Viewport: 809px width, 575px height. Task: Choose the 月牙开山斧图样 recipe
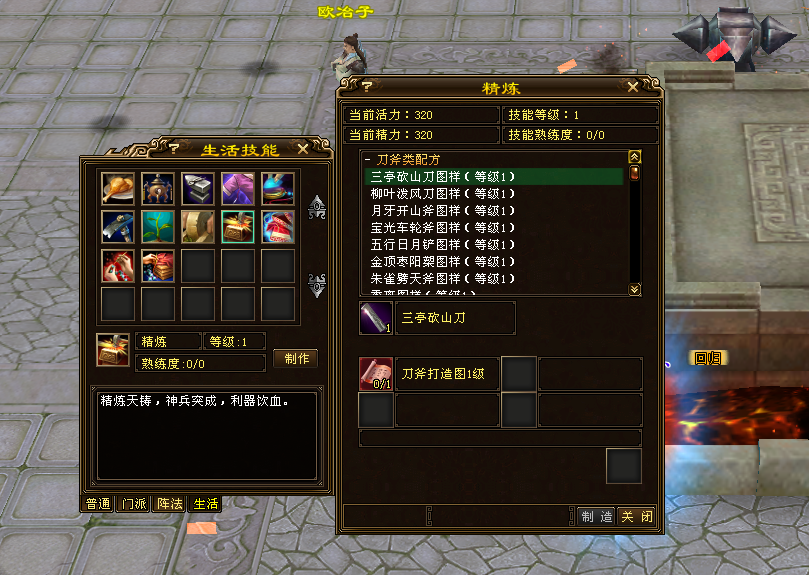[441, 210]
